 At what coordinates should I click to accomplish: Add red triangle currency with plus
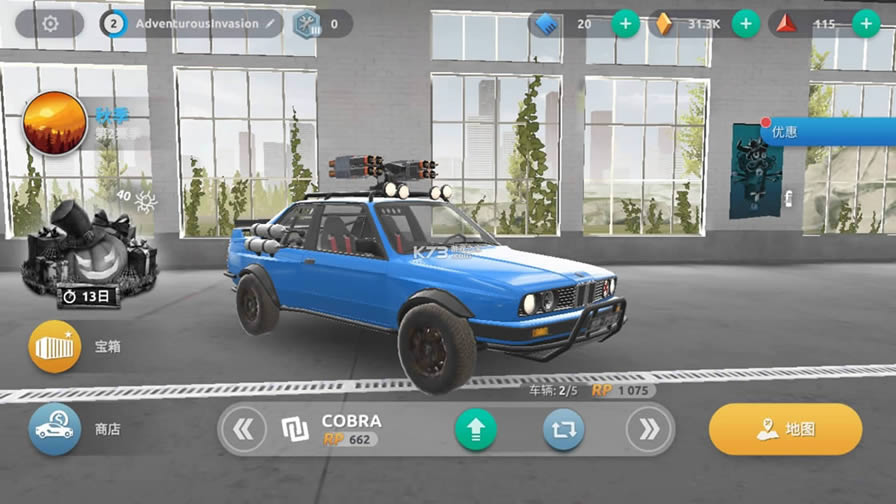865,23
